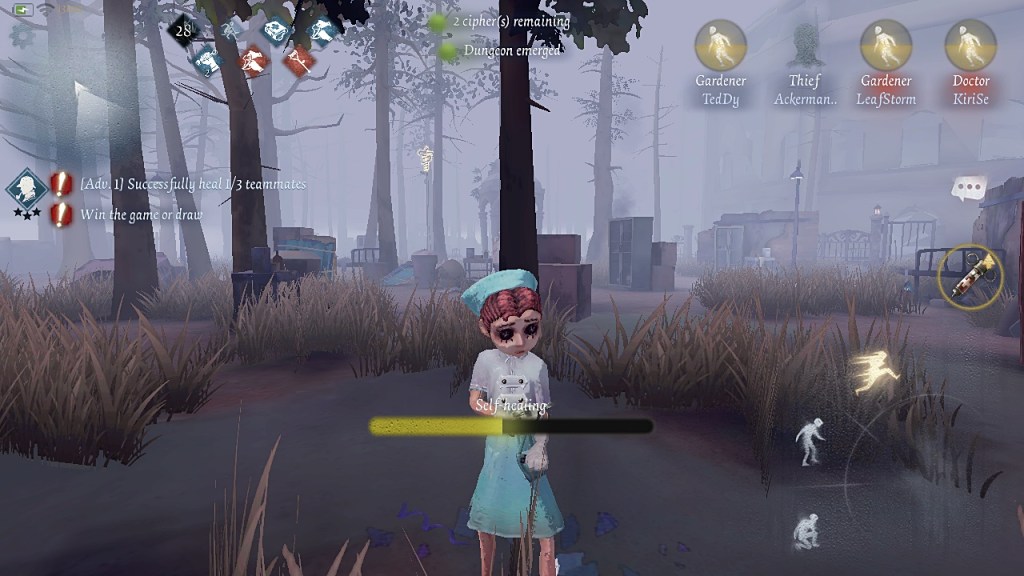The height and width of the screenshot is (576, 1024).
Task: Switch to the glowing run stance
Action: tap(876, 371)
